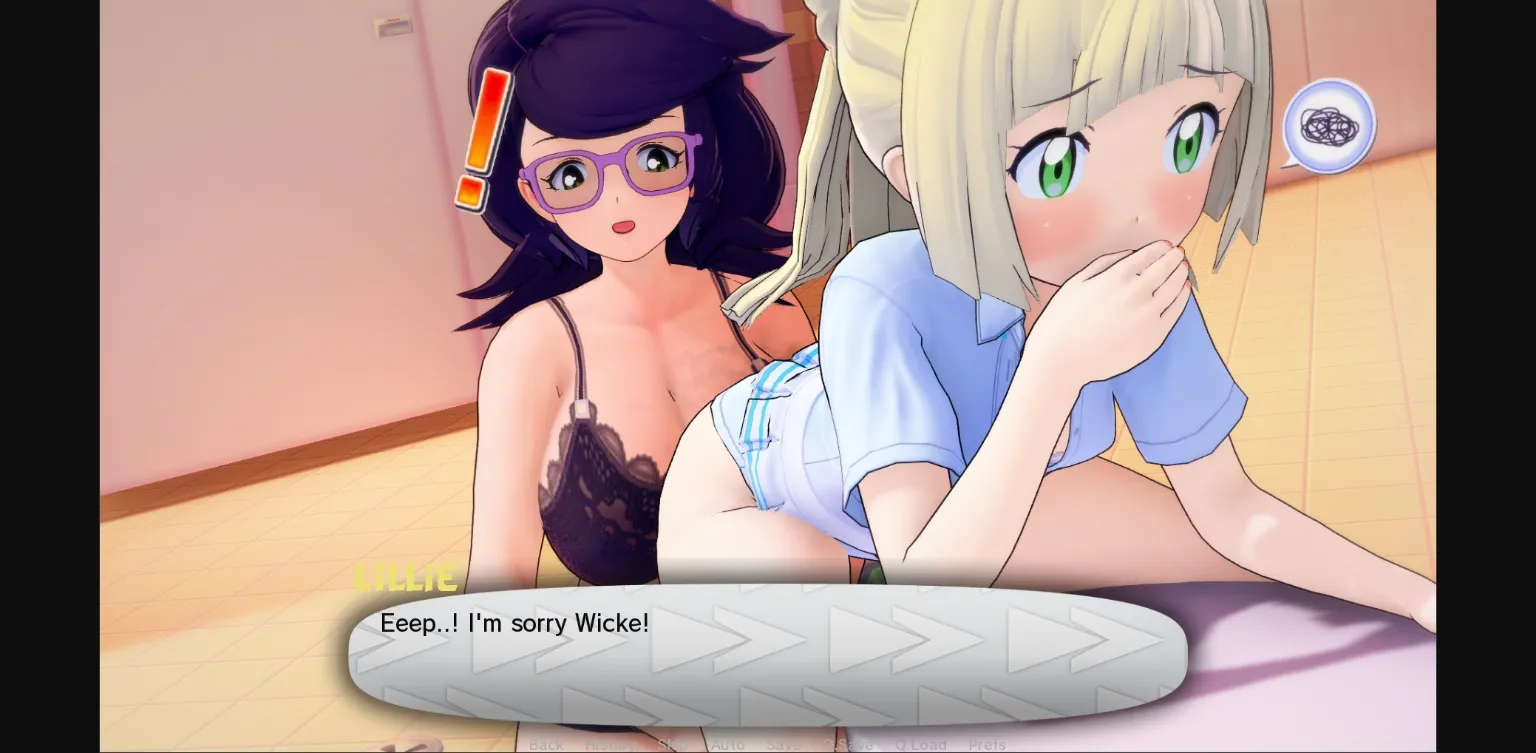Toggle Auto read mode
The width and height of the screenshot is (1536, 753).
[x=728, y=744]
